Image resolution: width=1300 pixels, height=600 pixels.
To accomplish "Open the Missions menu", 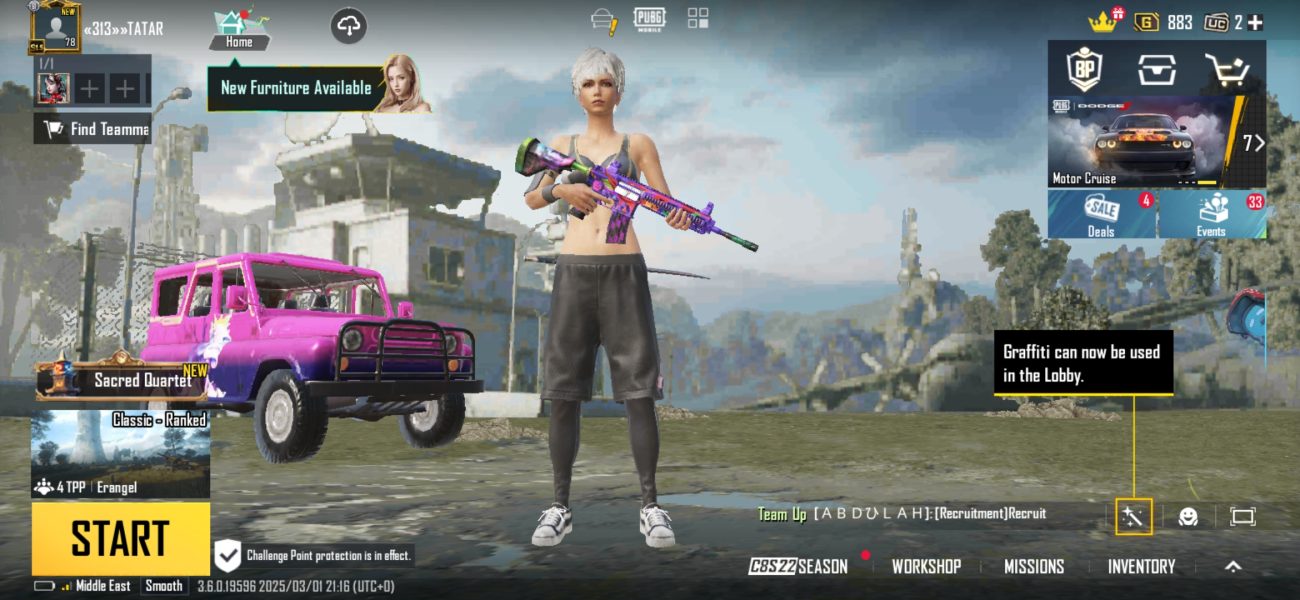I will click(x=1034, y=566).
